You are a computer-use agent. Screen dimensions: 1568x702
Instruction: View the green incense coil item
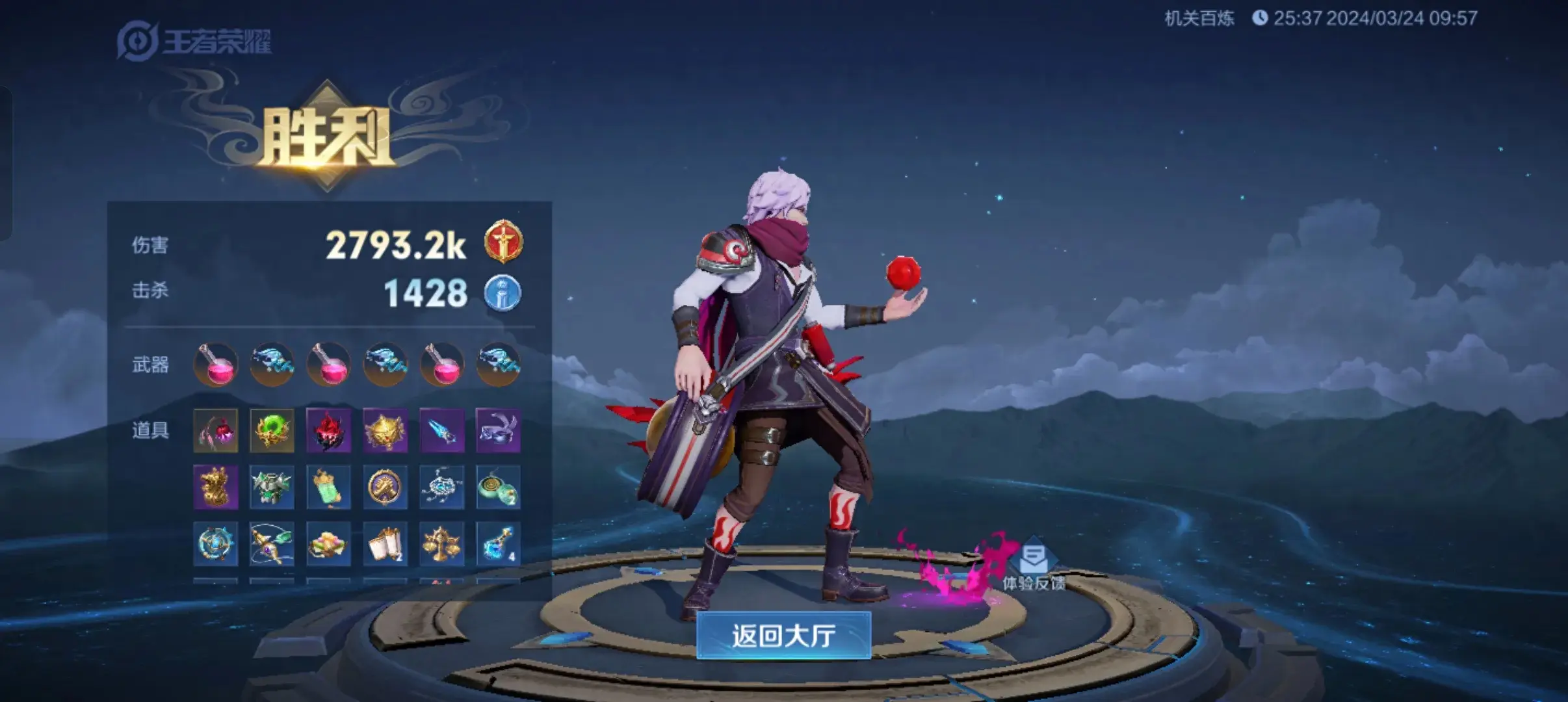[498, 487]
